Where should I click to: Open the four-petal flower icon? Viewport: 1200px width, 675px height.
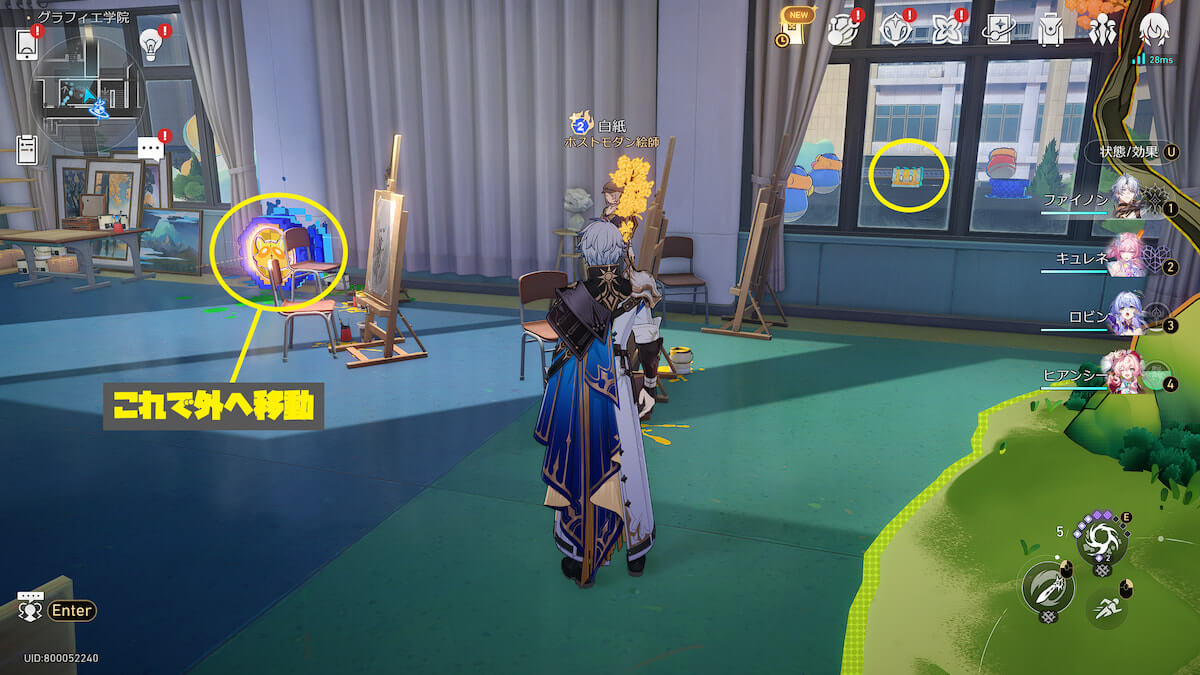[945, 30]
